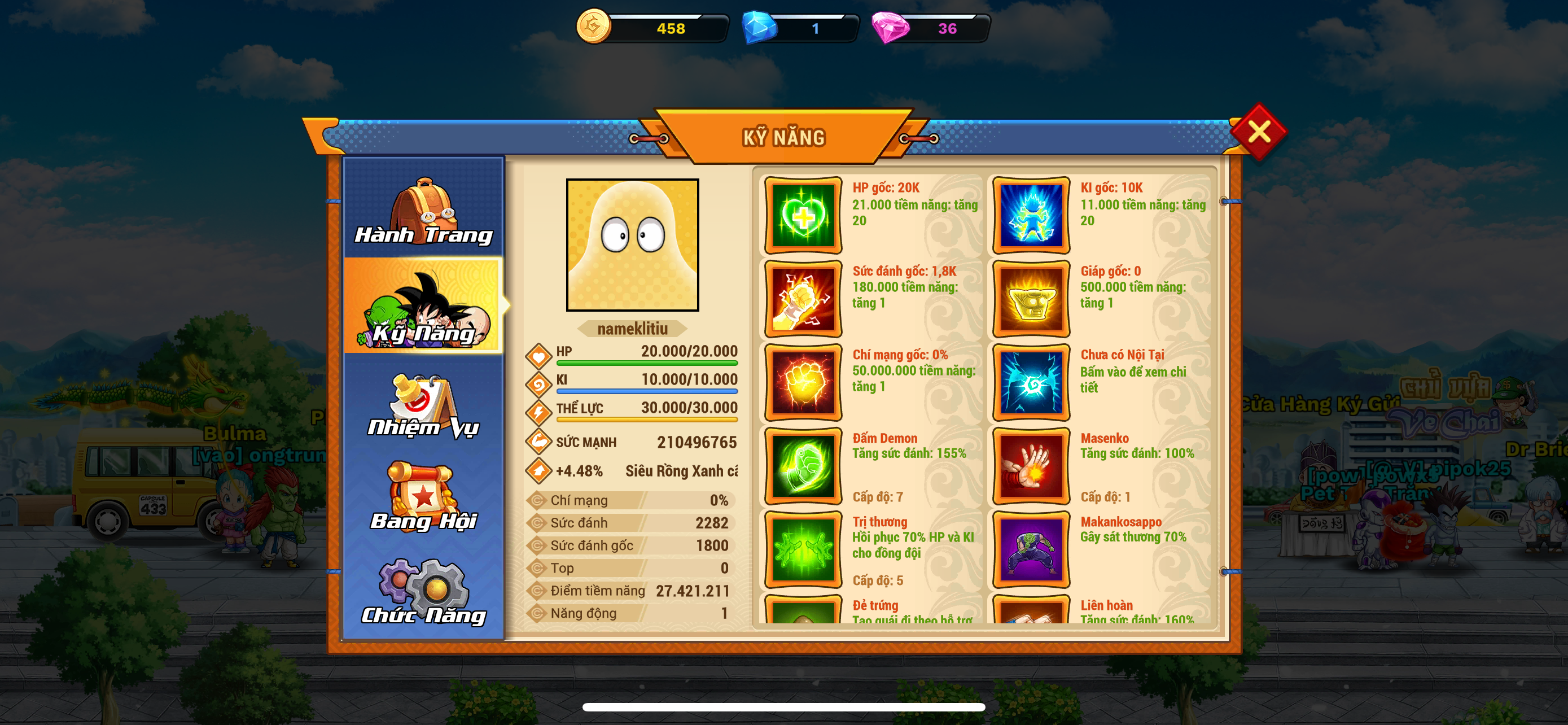The image size is (1568, 725).
Task: Pick the Makankosappo skill icon
Action: point(1031,549)
